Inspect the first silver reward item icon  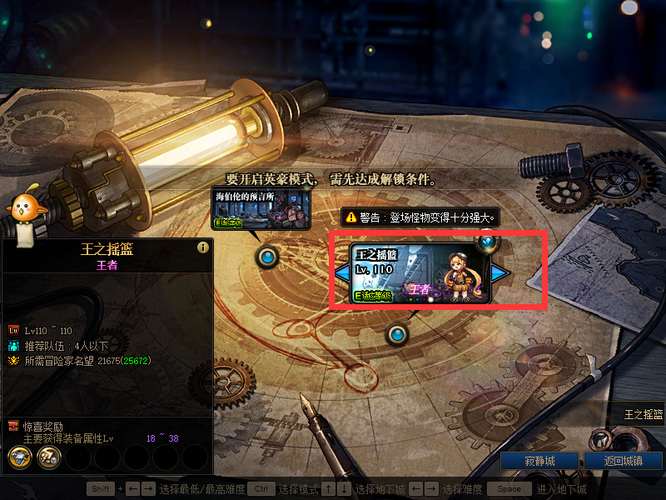[20, 456]
